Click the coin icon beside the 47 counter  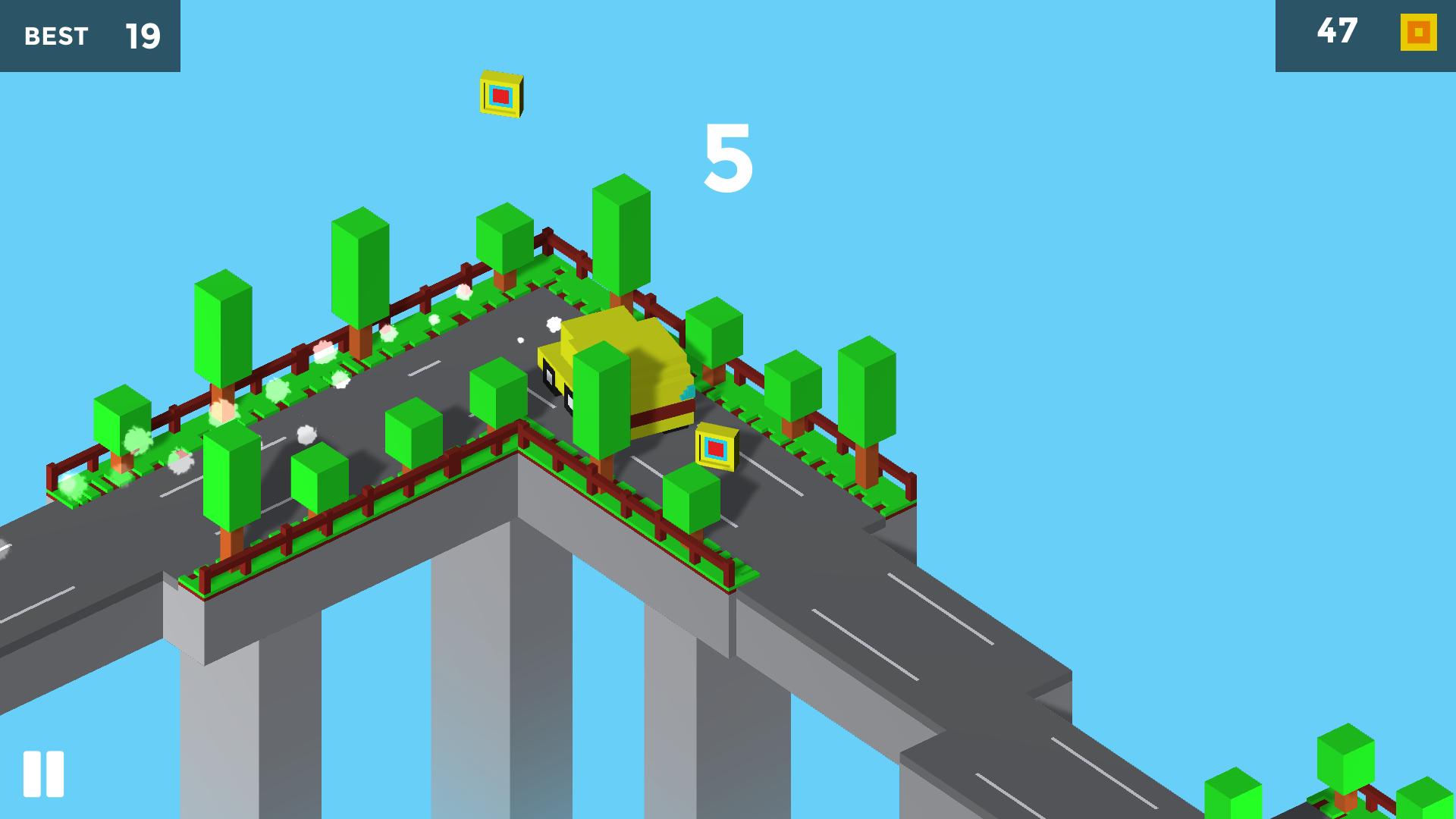pyautogui.click(x=1417, y=33)
